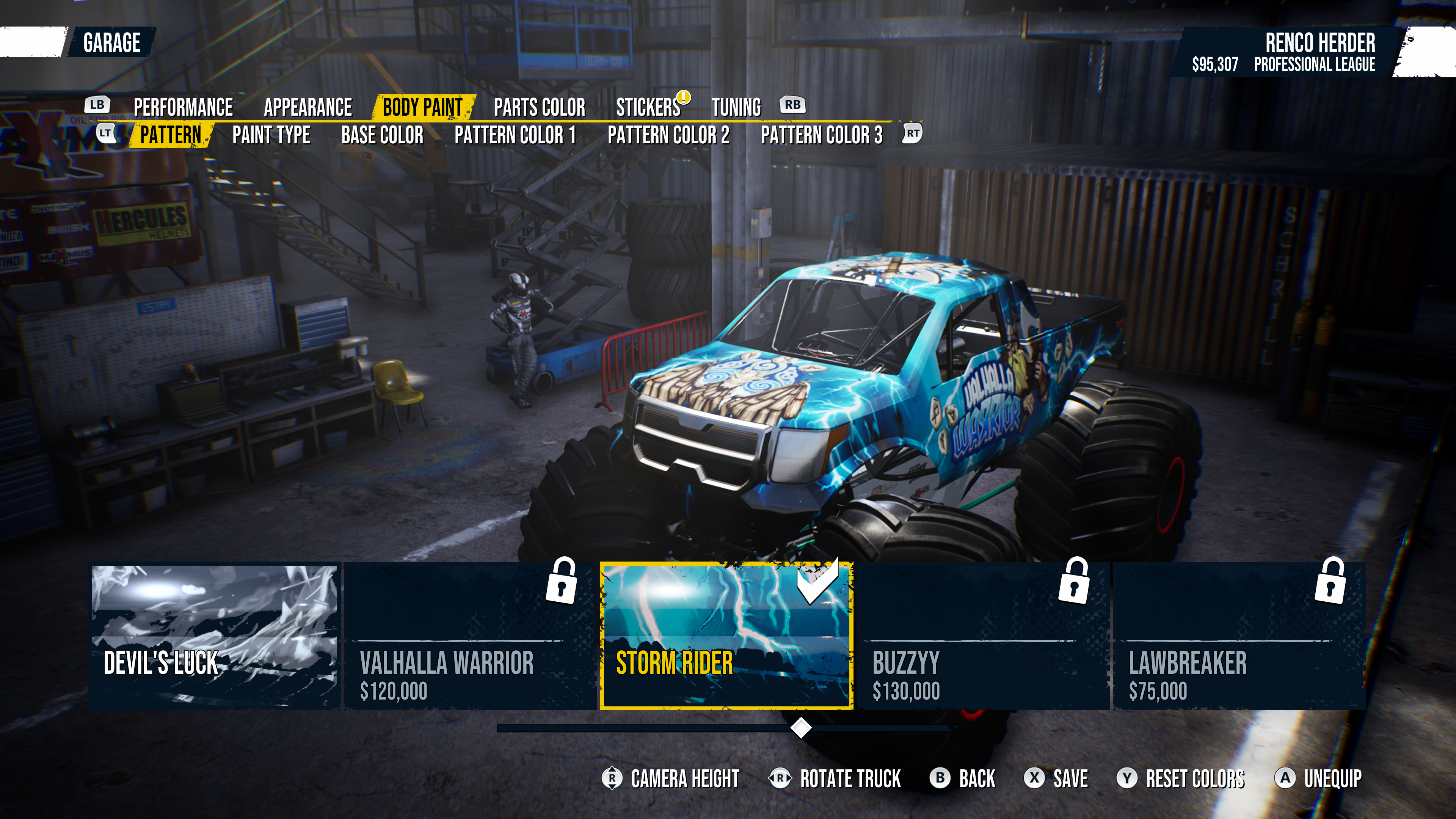Choose the Devil's Luck pattern
This screenshot has width=1456, height=819.
tap(214, 636)
